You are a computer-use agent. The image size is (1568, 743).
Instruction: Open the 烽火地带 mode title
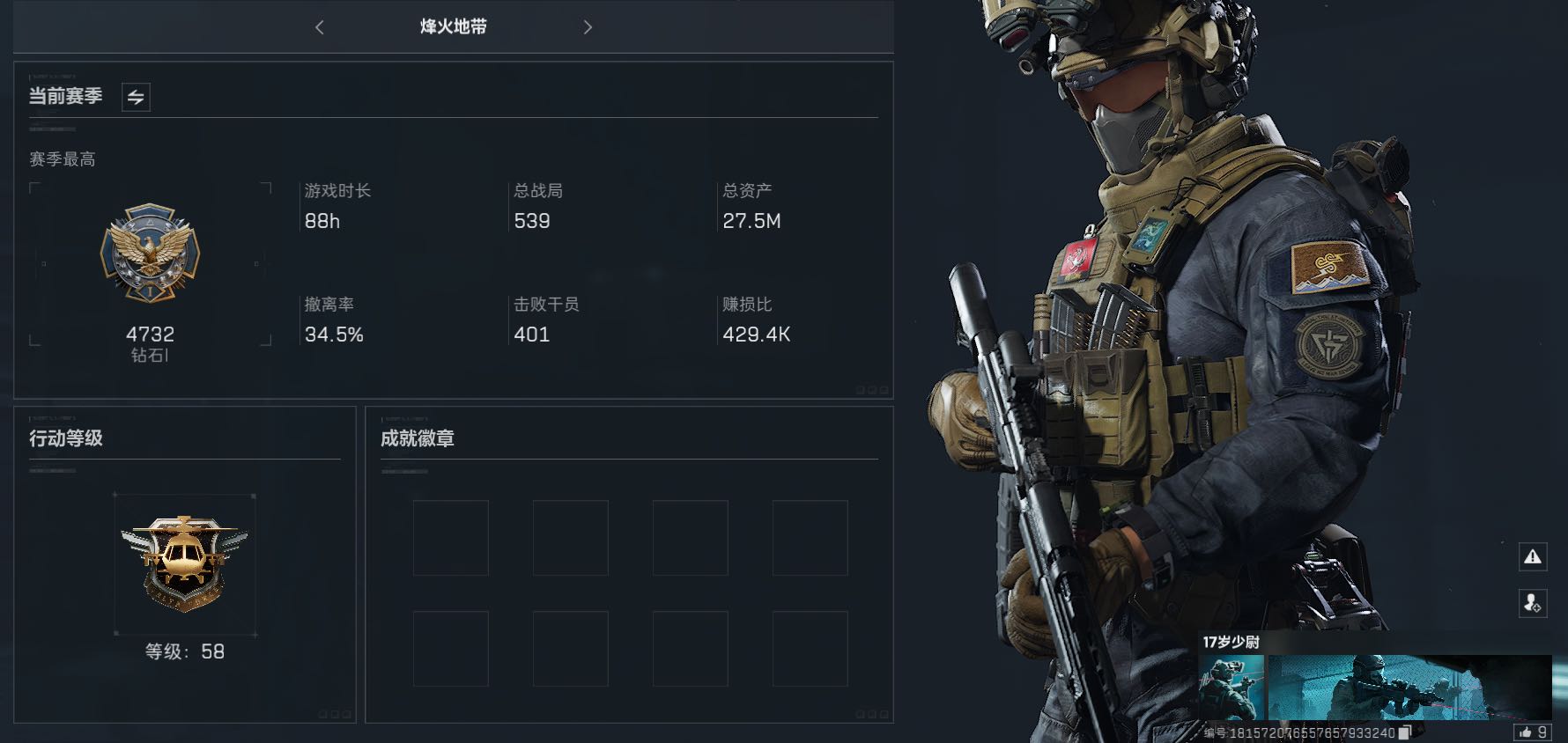tap(454, 27)
